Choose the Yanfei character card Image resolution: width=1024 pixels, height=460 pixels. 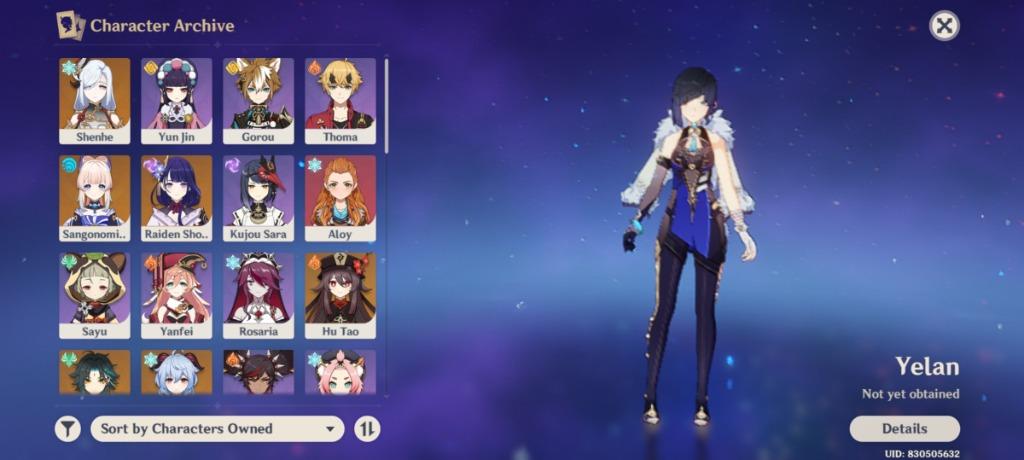177,295
